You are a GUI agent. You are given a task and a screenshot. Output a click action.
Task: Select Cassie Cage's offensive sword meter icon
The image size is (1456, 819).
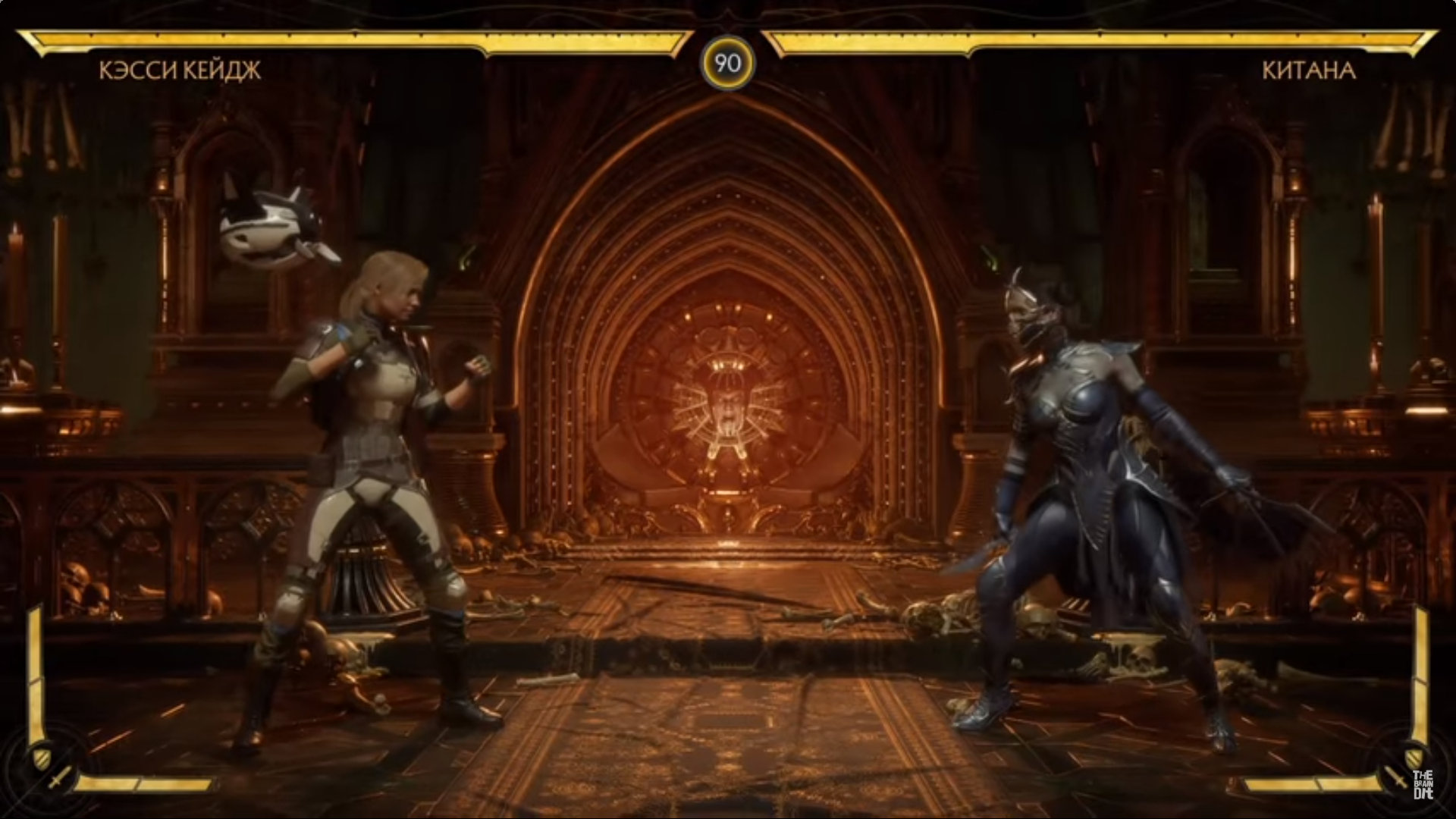[x=60, y=777]
